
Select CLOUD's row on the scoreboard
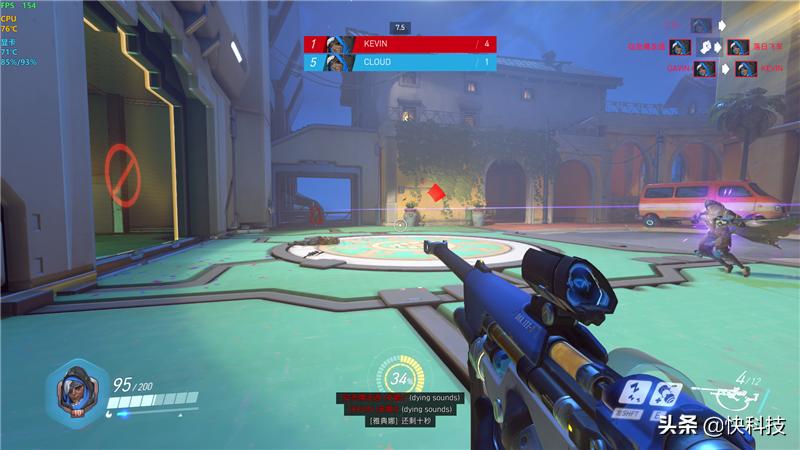point(400,62)
